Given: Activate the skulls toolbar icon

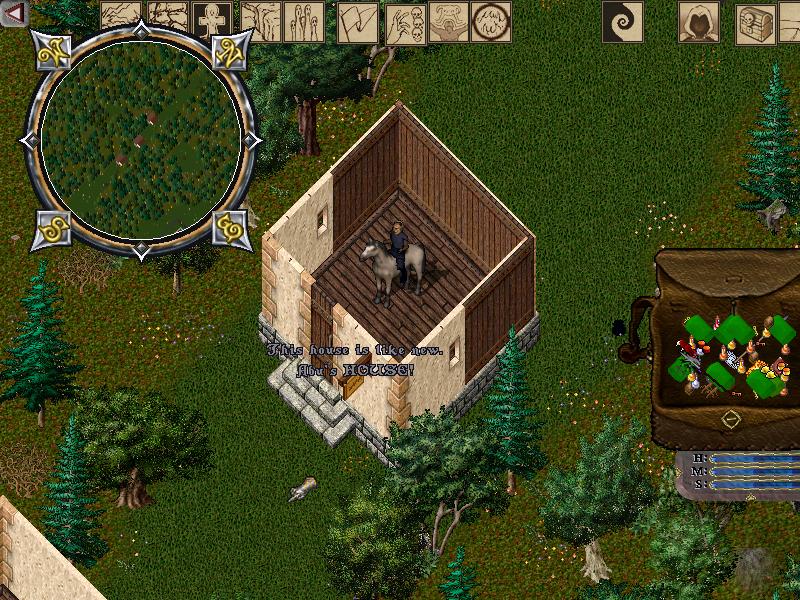Looking at the screenshot, I should click(405, 21).
